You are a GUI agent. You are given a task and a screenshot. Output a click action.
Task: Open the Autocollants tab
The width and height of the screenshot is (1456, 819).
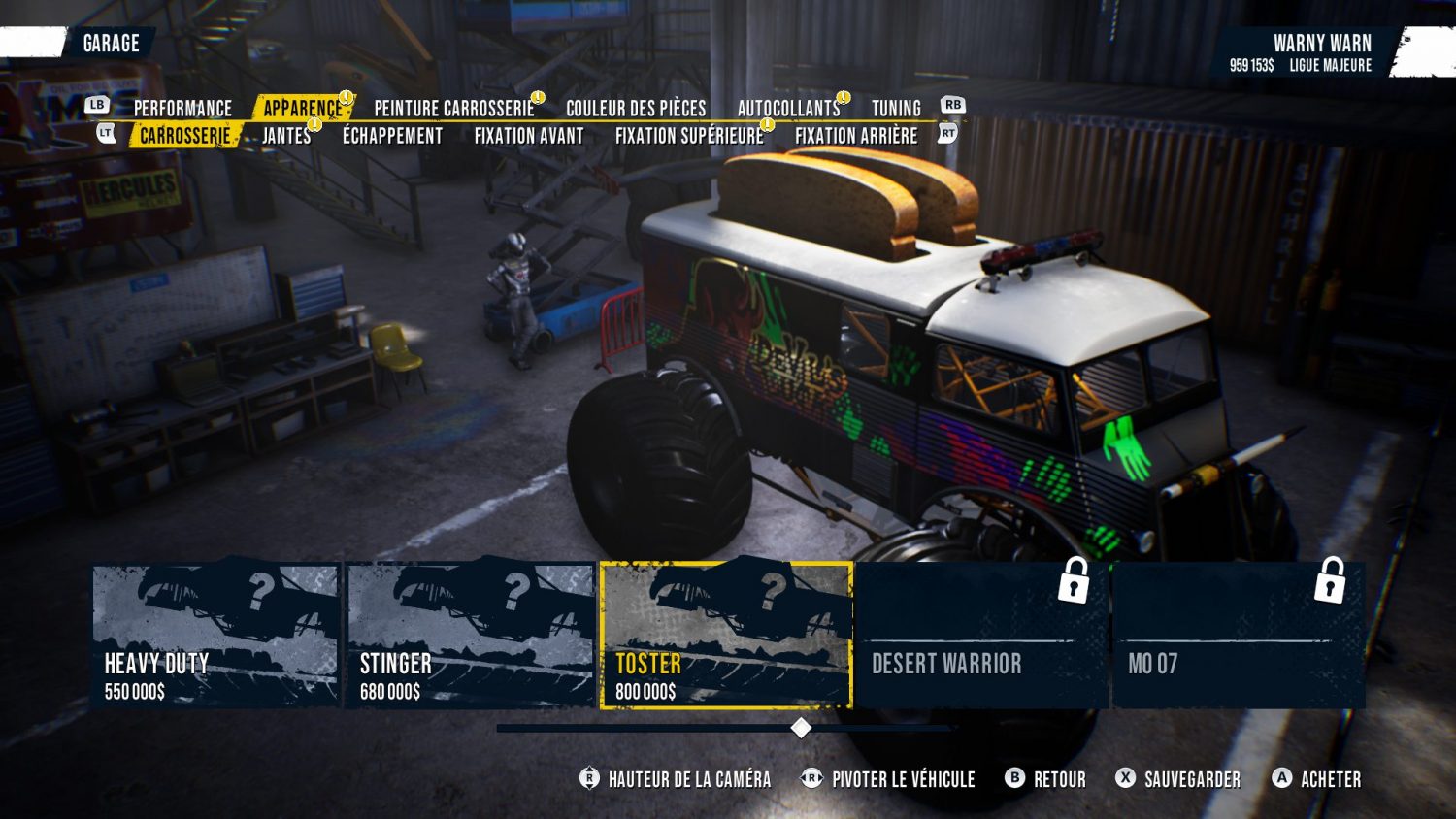pyautogui.click(x=788, y=108)
